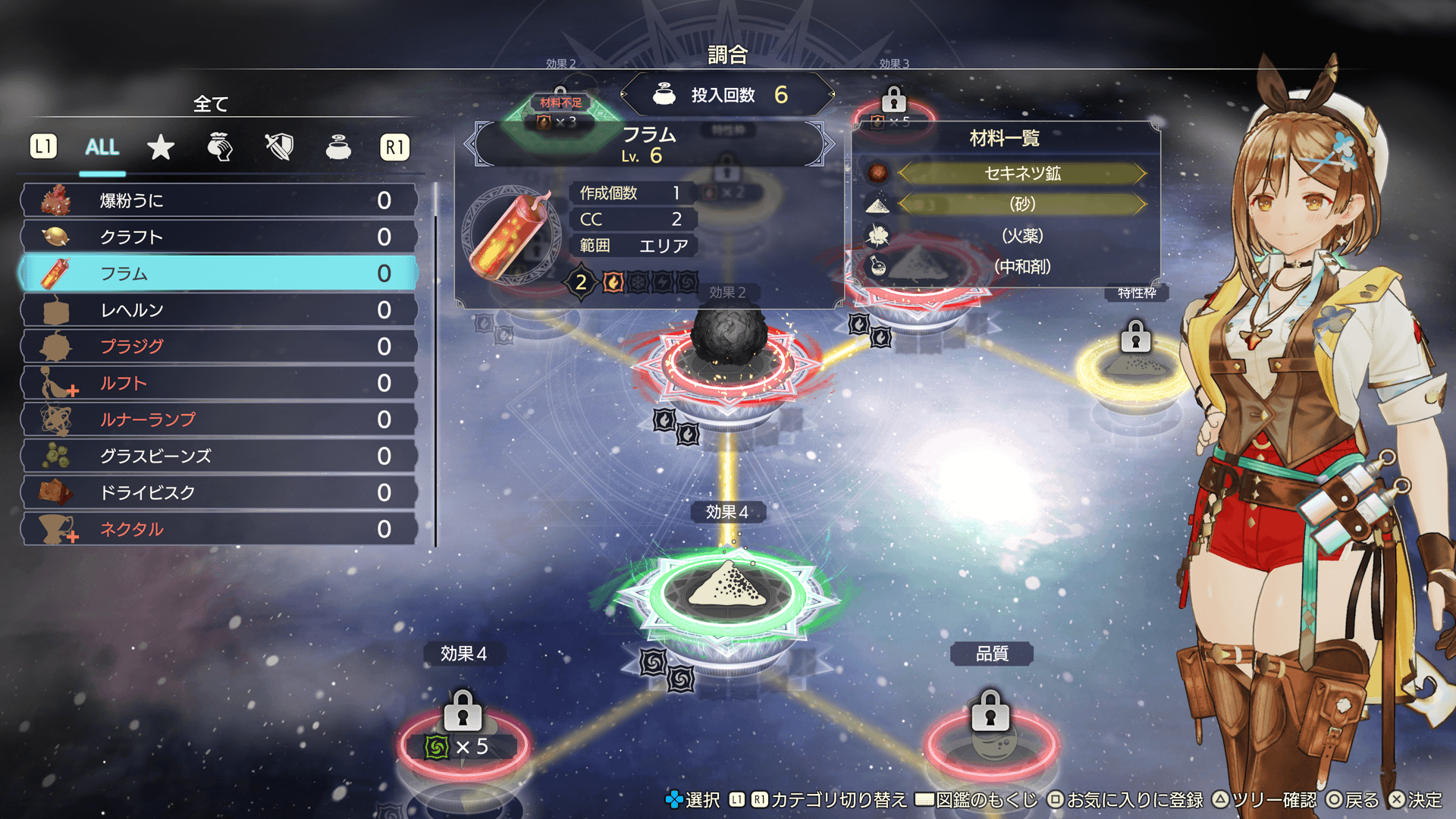The height and width of the screenshot is (819, 1456).
Task: Switch to the cauldron category tab
Action: 338,147
